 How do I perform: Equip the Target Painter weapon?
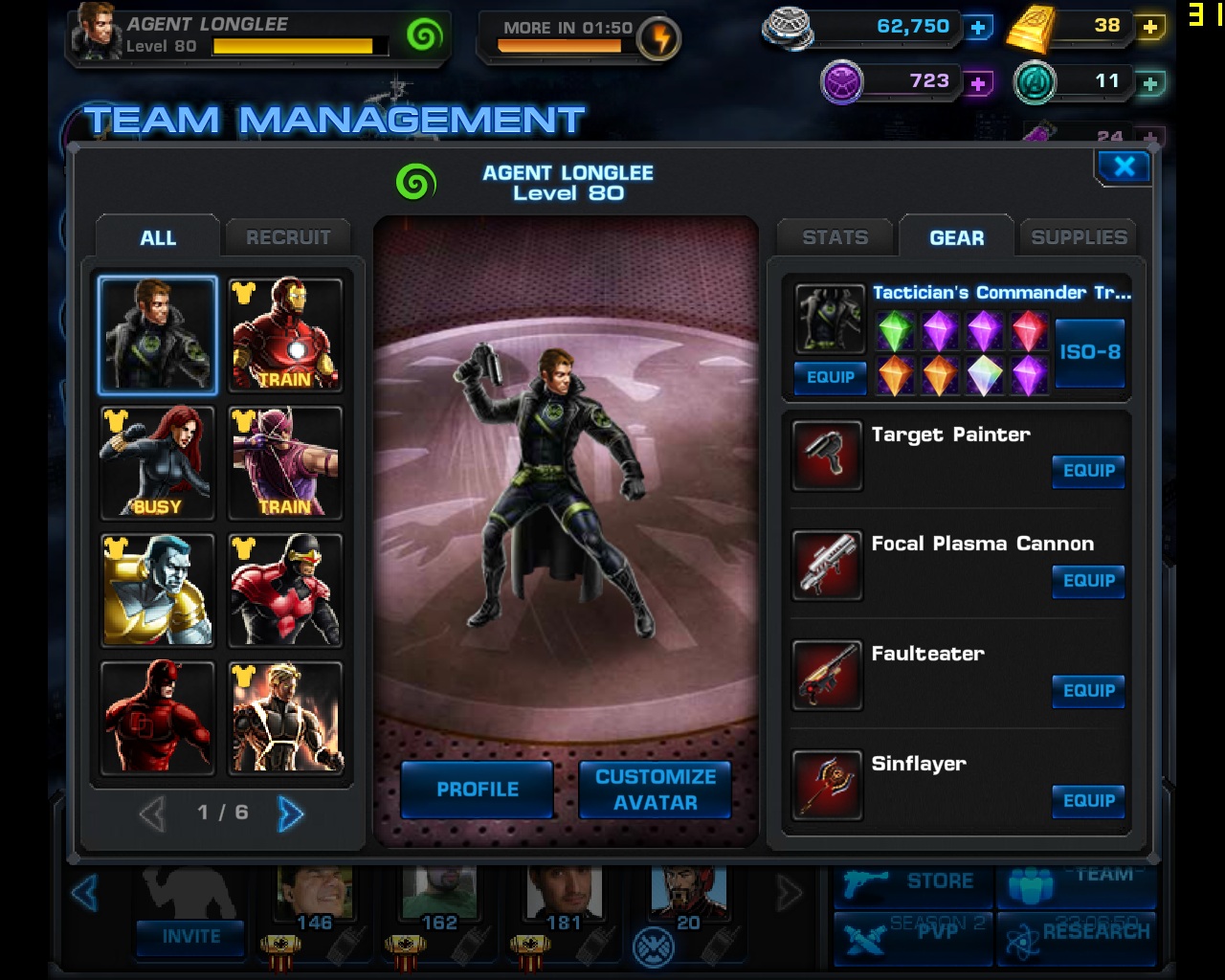point(1088,472)
